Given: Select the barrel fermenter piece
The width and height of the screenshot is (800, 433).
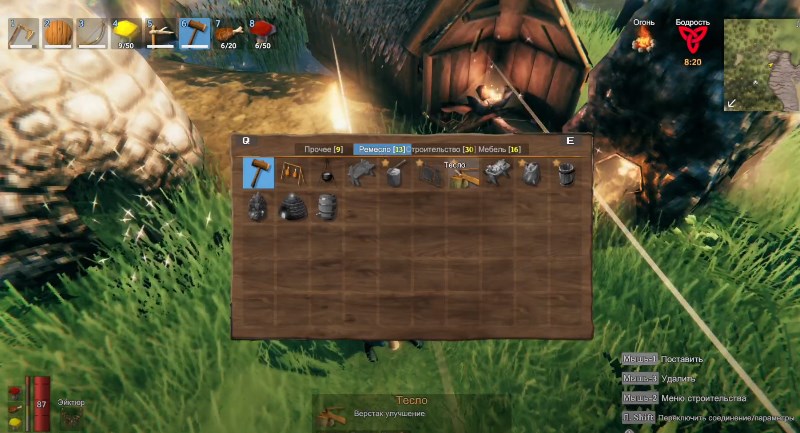Looking at the screenshot, I should (327, 207).
